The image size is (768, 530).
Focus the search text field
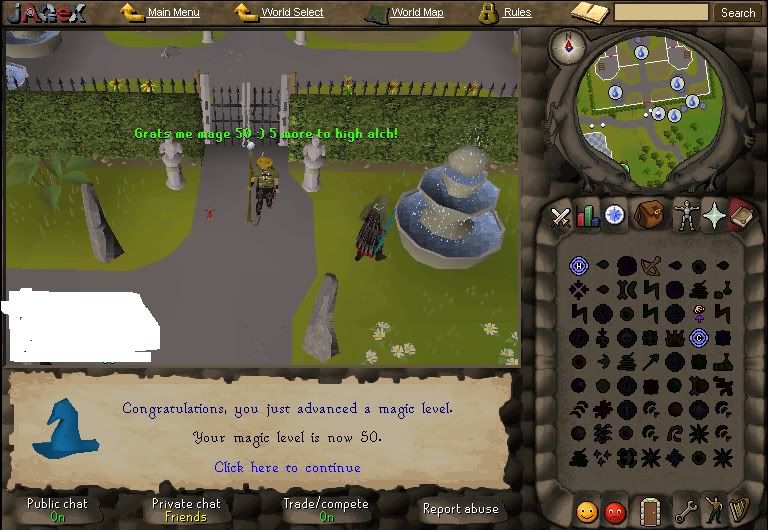click(x=661, y=12)
